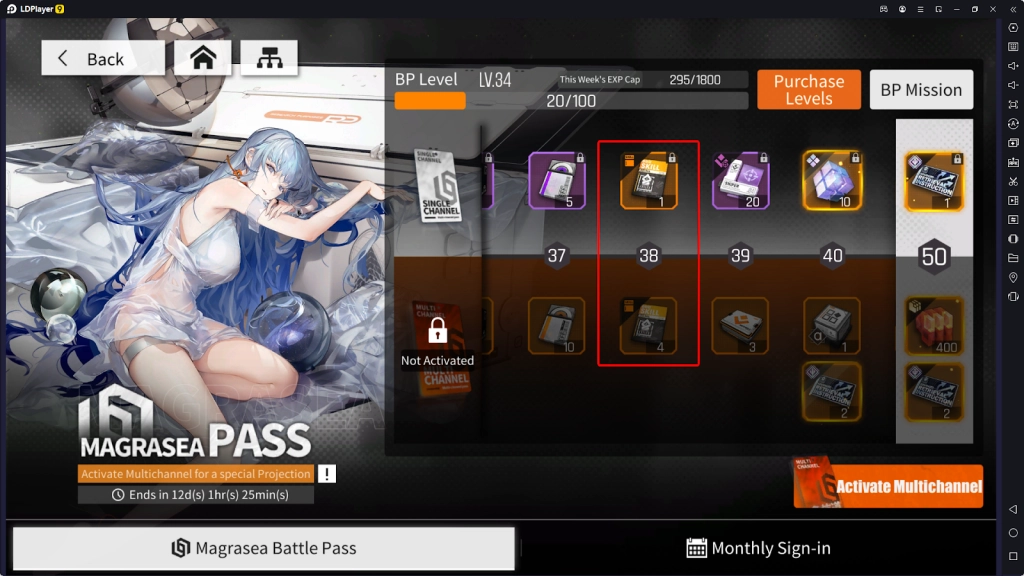Pick the level 38 multichannel reward x4
Screen dimensions: 1024x576
tap(648, 326)
